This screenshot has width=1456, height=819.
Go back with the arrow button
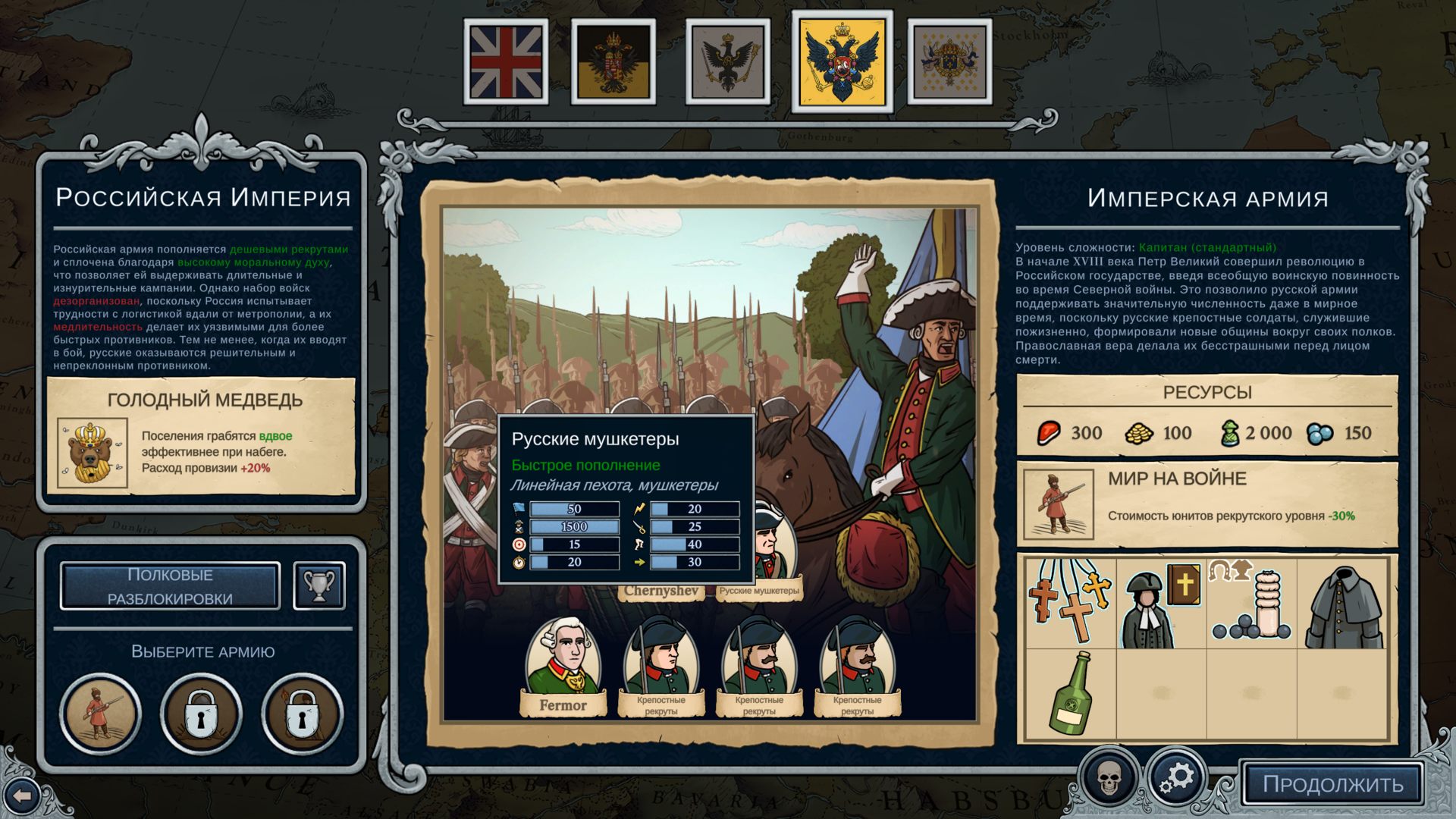pos(23,795)
